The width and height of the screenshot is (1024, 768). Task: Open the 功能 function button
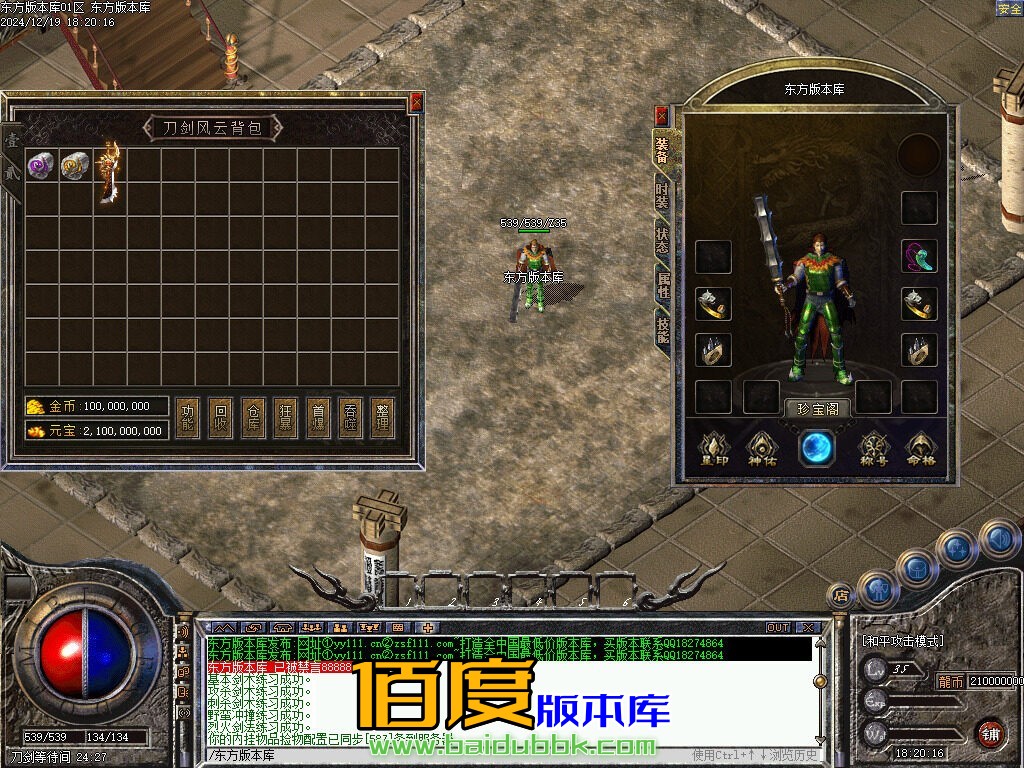point(187,419)
